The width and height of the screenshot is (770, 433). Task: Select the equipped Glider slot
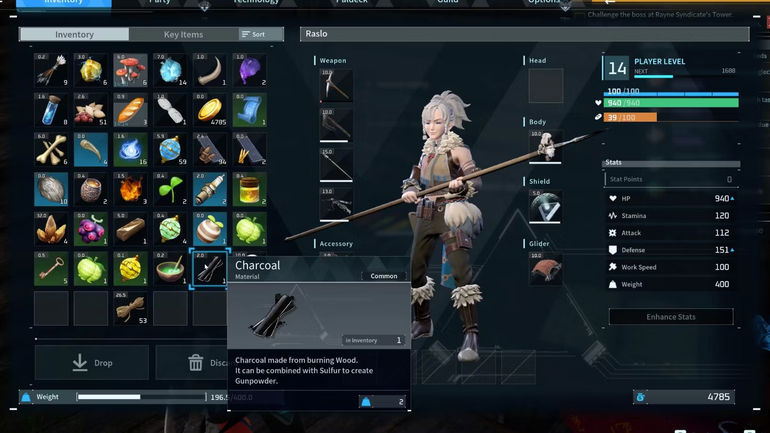545,268
